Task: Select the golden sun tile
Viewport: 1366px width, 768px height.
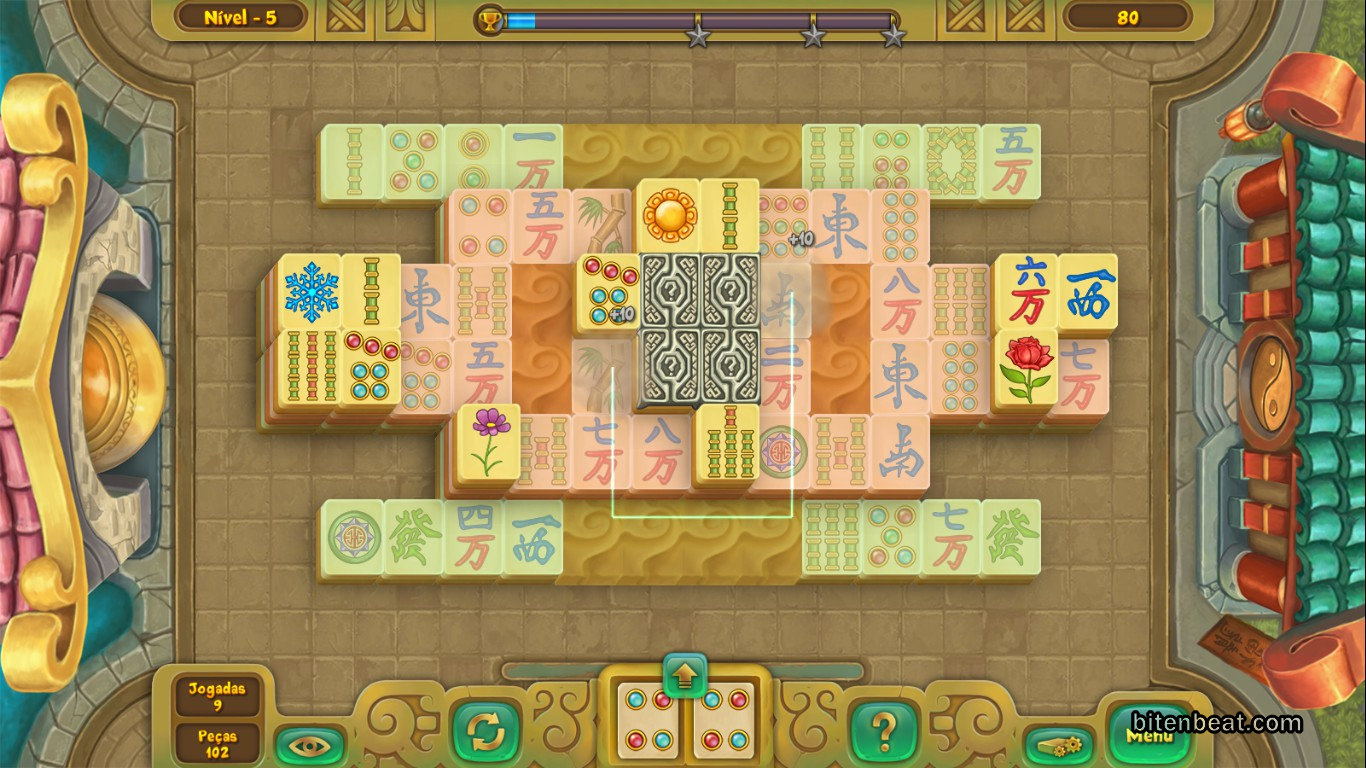Action: 668,216
